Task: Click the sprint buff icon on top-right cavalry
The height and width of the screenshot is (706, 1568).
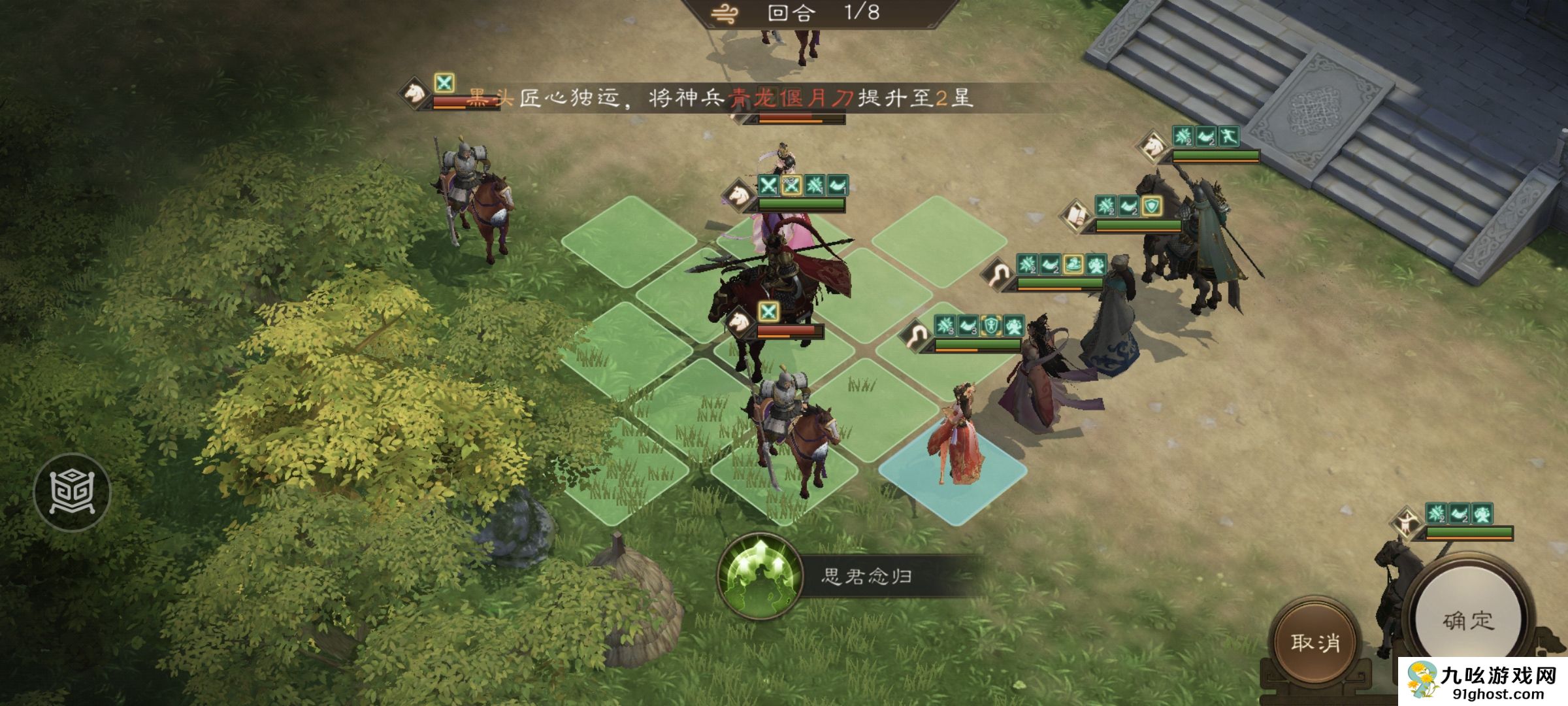Action: (x=1229, y=139)
